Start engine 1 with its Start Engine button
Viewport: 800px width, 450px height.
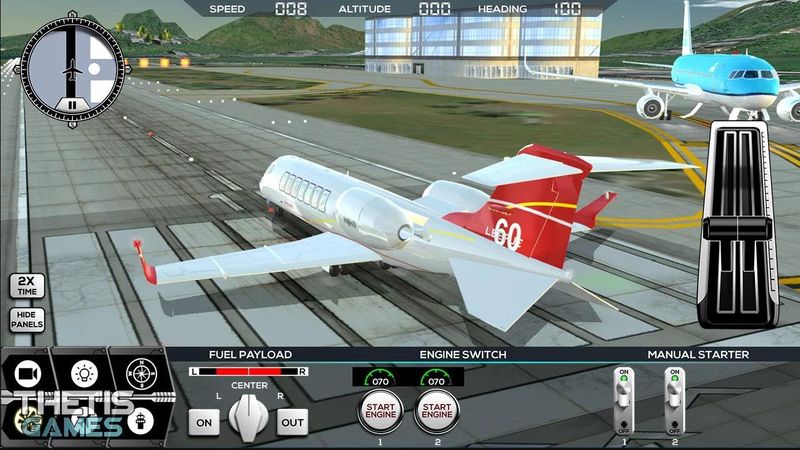[x=378, y=410]
